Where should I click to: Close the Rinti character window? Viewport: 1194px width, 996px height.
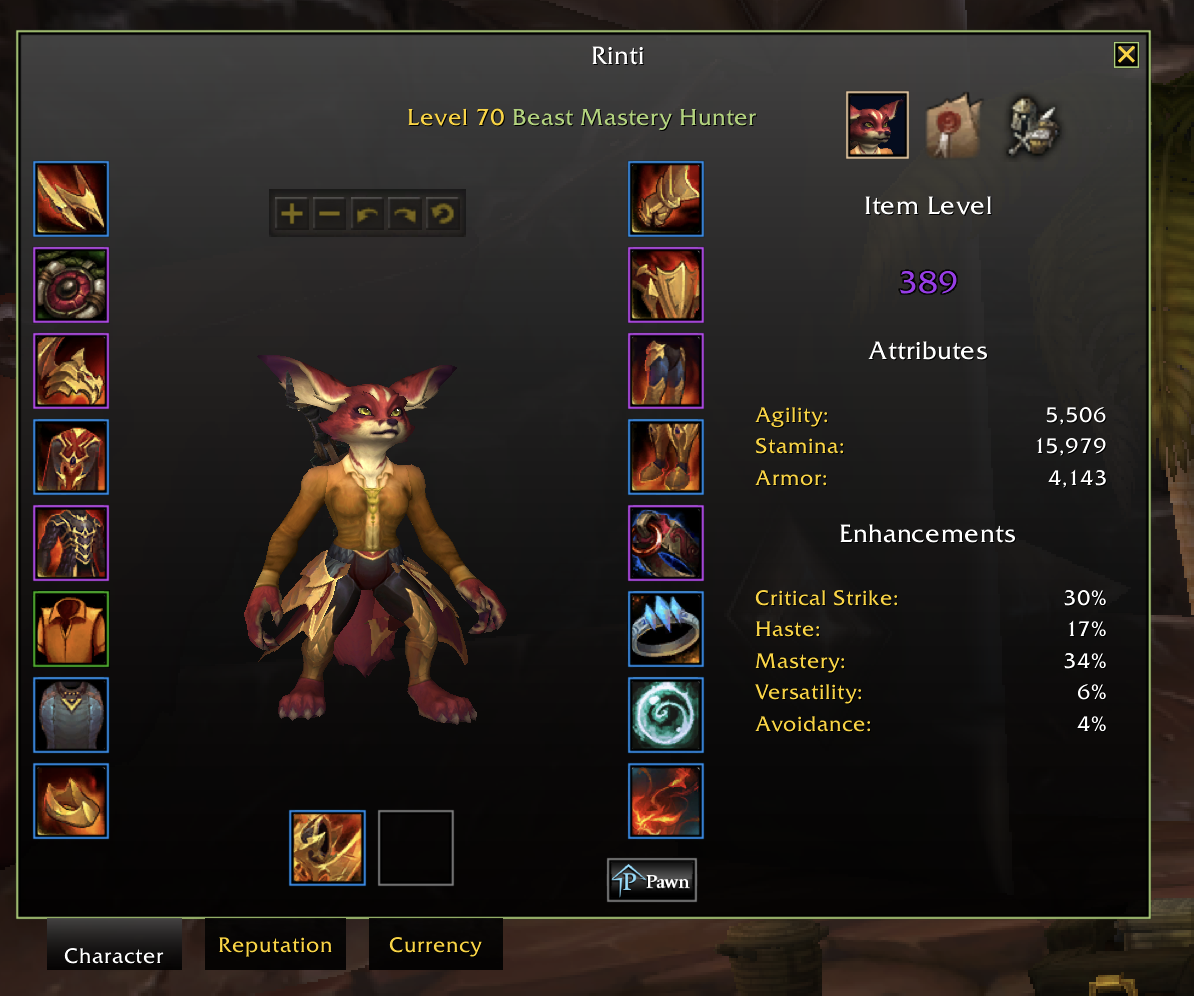pos(1126,55)
